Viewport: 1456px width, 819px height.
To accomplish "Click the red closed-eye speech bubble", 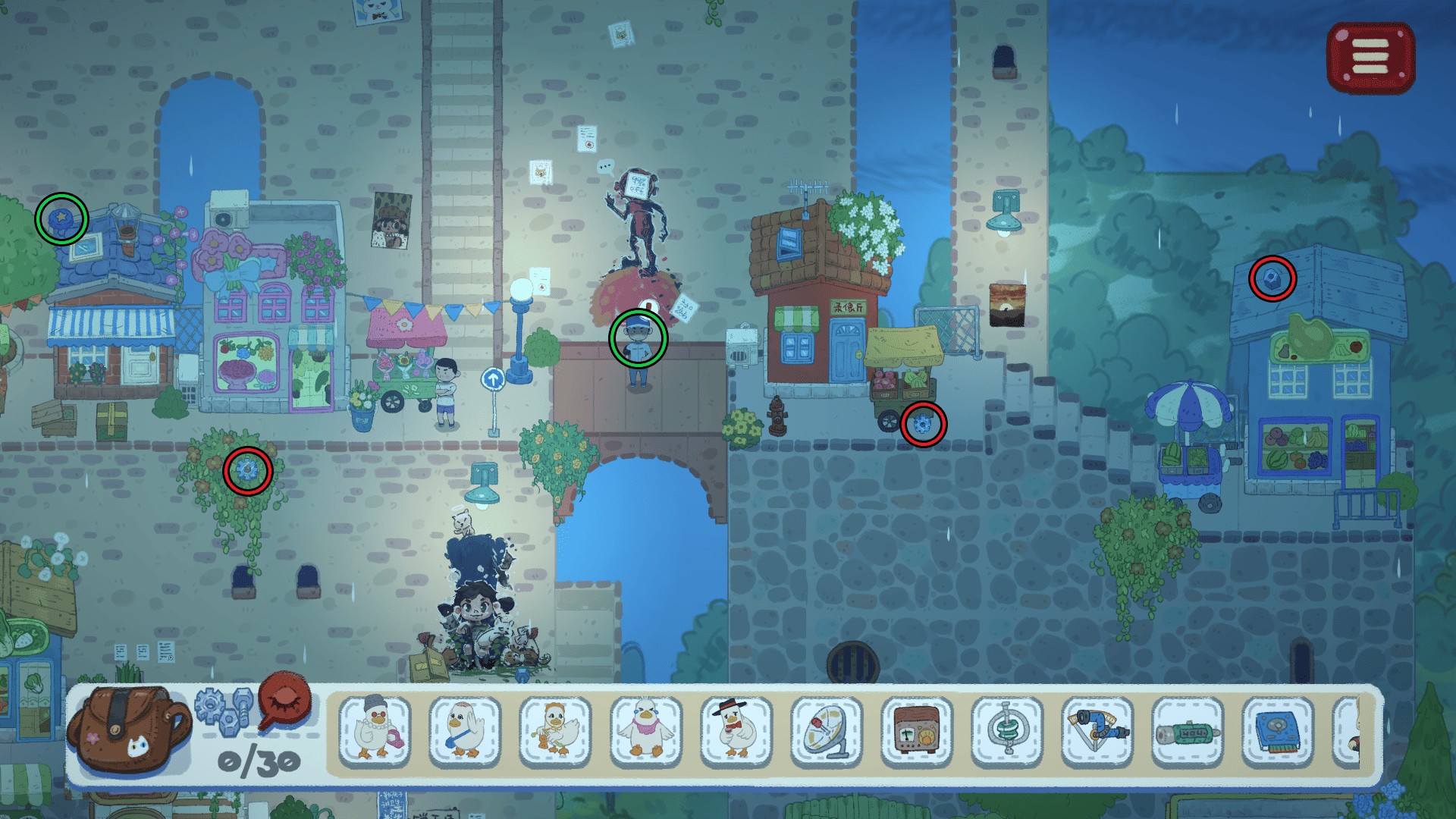I will (x=285, y=701).
